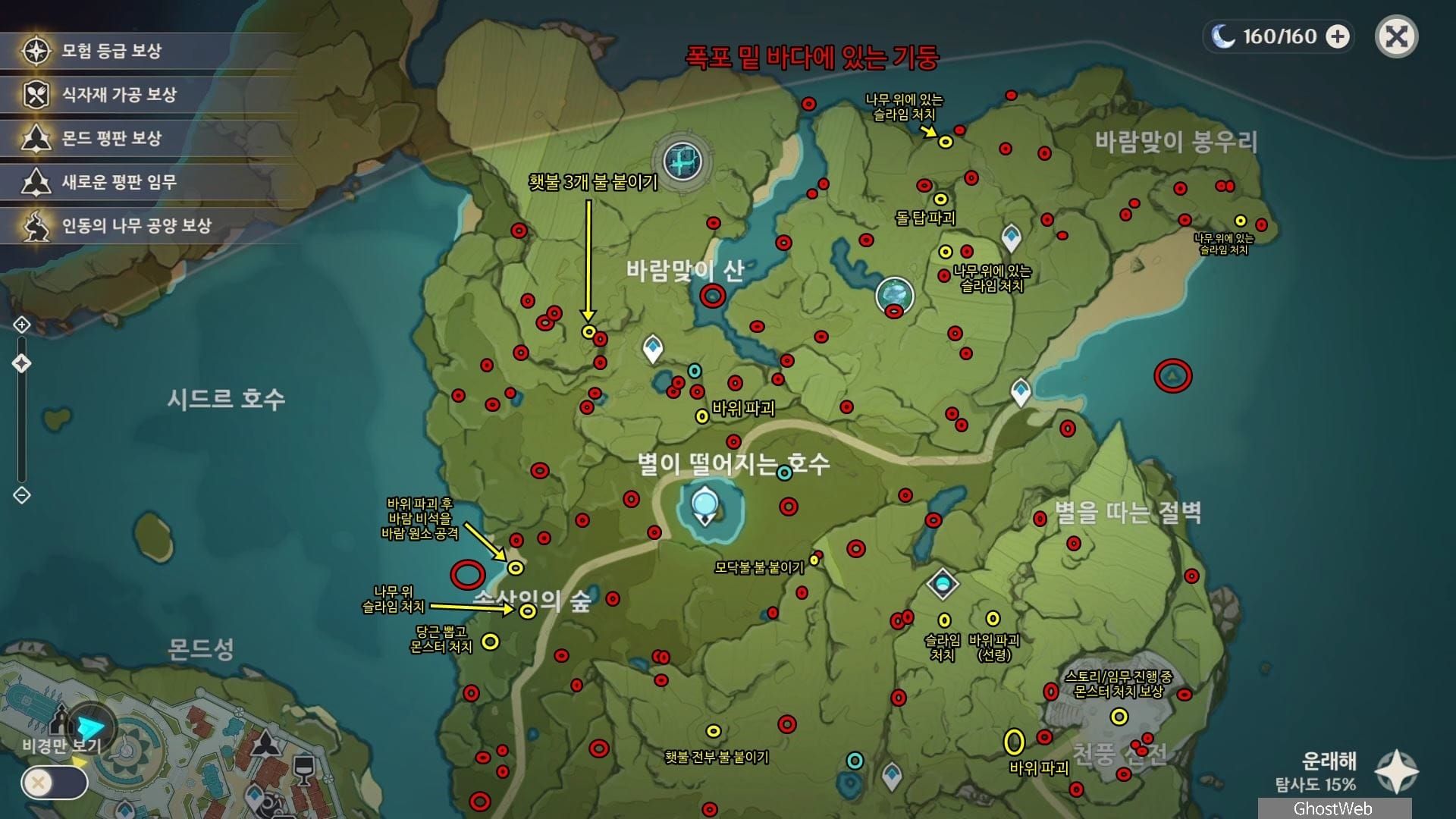The height and width of the screenshot is (819, 1456).
Task: Open the 모험 등급 보상 entry
Action: (111, 52)
